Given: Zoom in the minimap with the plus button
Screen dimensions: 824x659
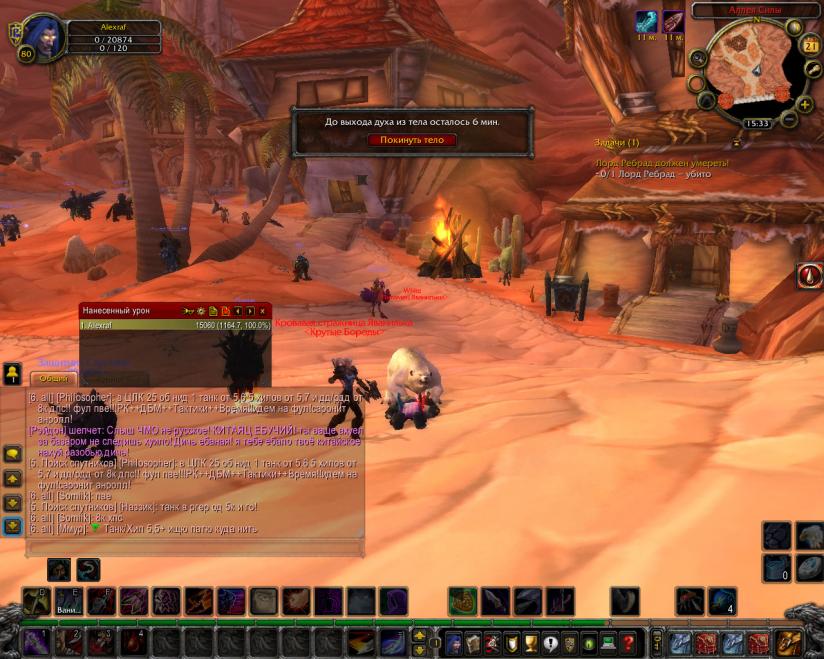Looking at the screenshot, I should point(805,105).
